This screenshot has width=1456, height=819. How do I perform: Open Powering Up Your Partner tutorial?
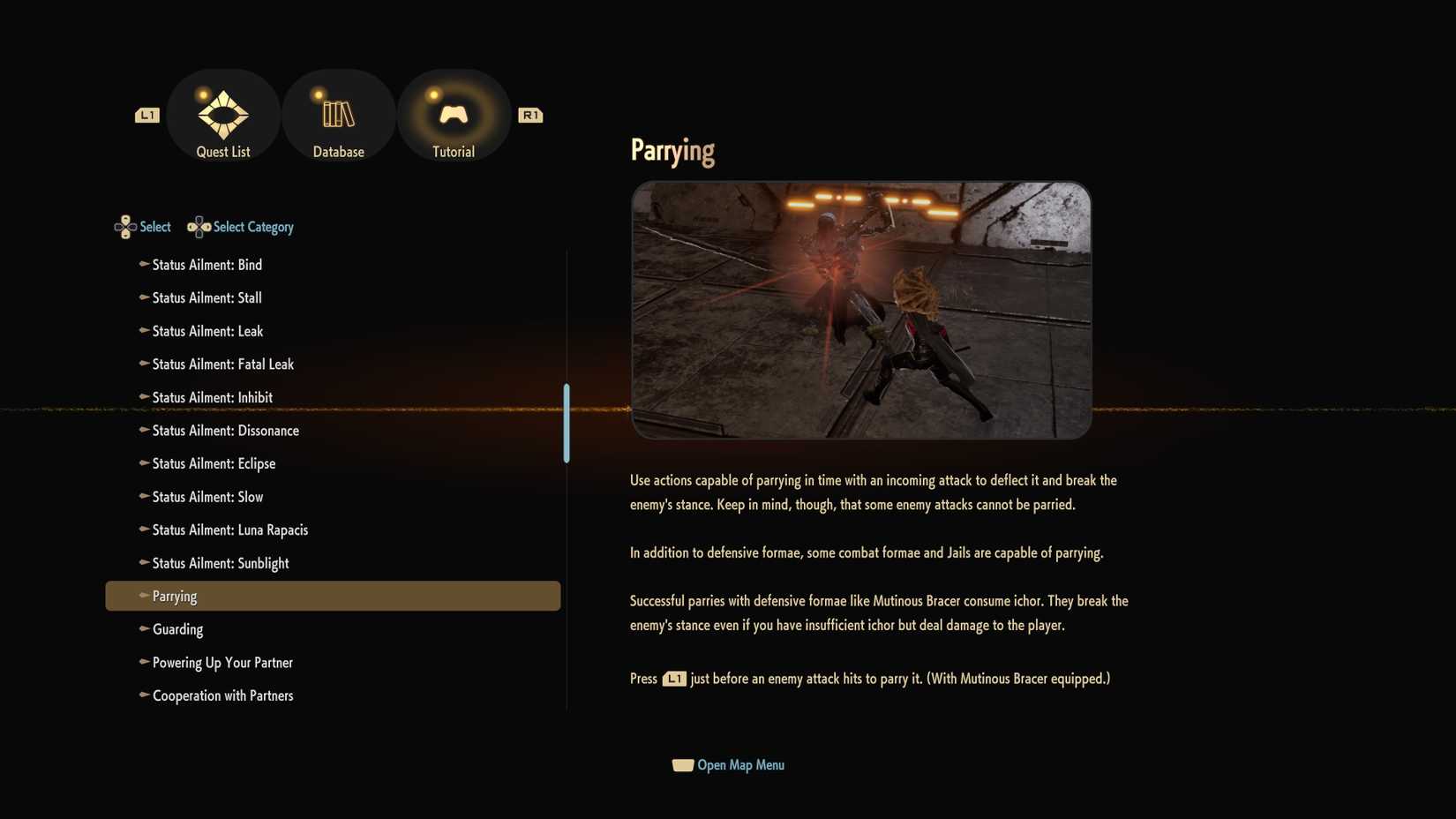tap(221, 662)
